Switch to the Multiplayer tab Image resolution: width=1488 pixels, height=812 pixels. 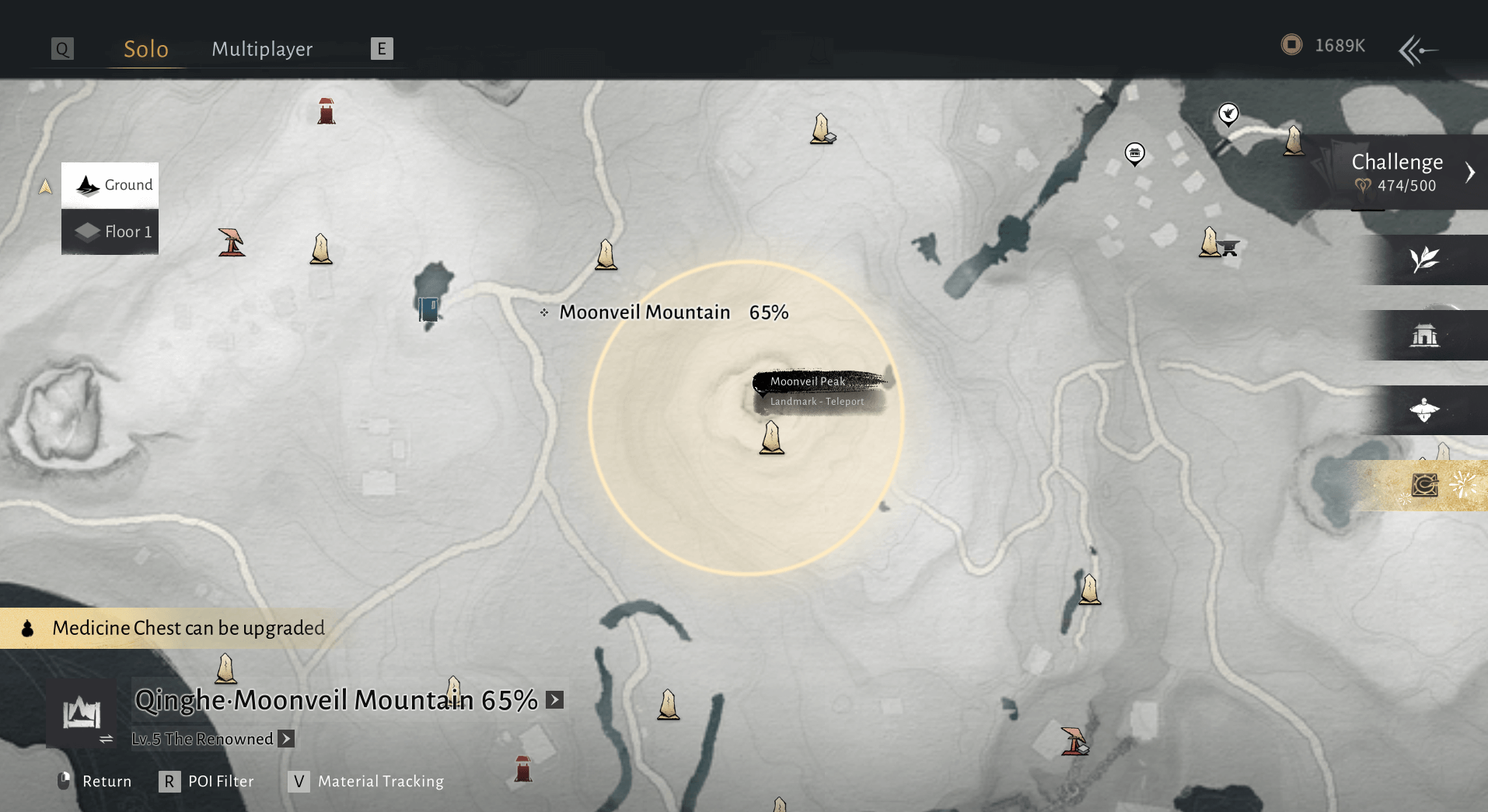tap(262, 49)
